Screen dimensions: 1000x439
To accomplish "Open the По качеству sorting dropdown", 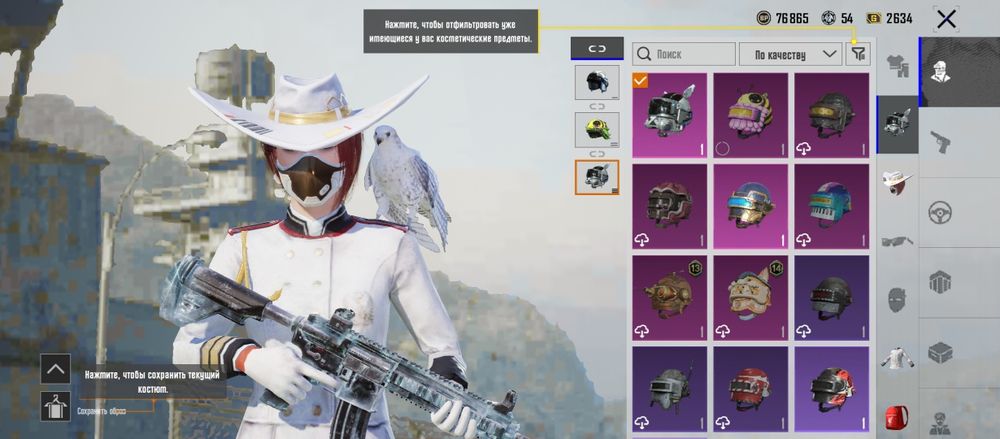I will point(790,54).
